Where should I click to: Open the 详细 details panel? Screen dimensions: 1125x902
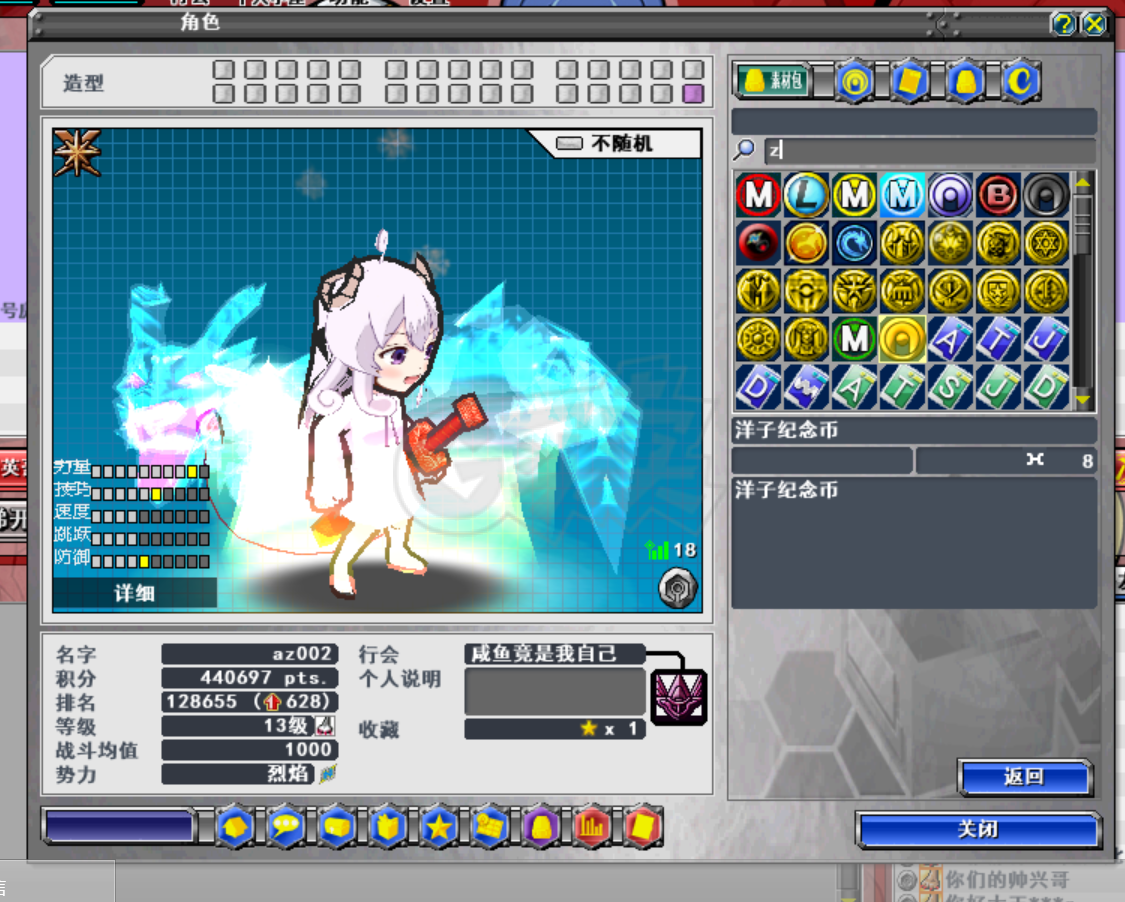coord(134,593)
